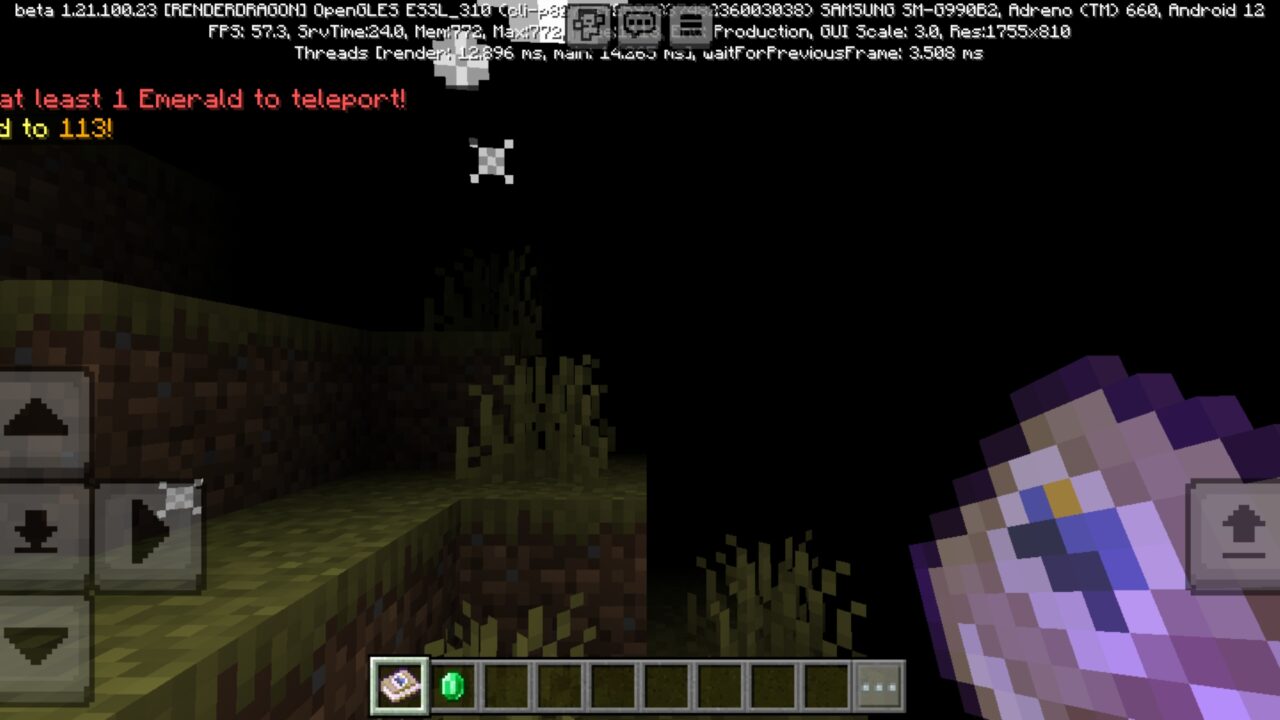The width and height of the screenshot is (1280, 720).
Task: Open the pause menu icon
Action: pyautogui.click(x=689, y=26)
